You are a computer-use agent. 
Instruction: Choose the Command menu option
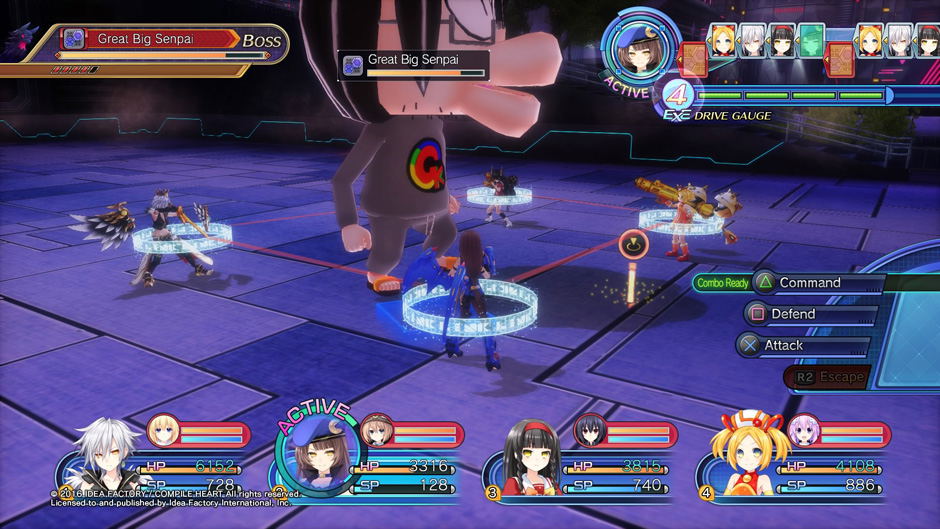coord(809,283)
